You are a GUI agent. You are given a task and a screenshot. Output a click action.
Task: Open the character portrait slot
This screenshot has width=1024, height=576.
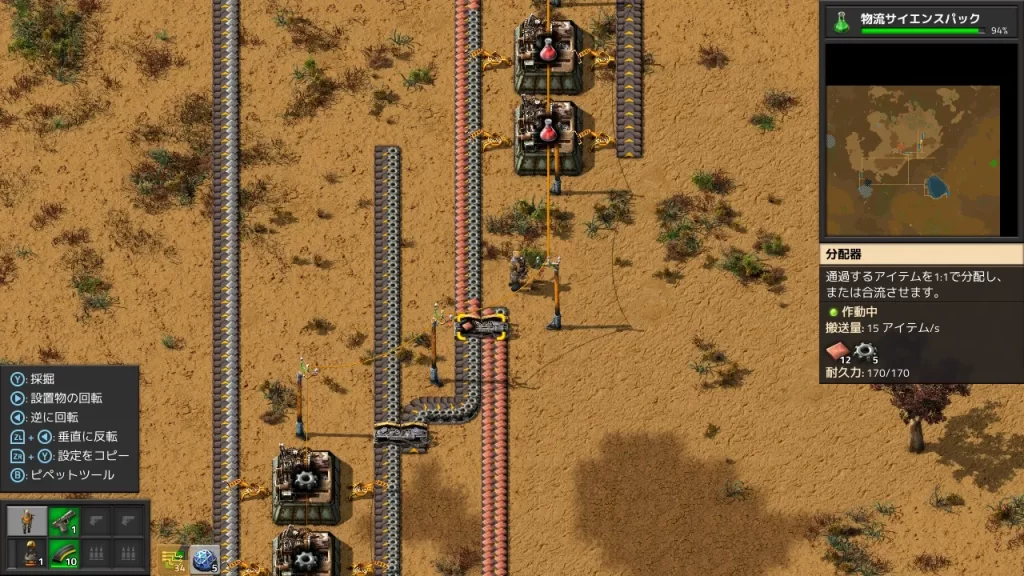[28, 520]
